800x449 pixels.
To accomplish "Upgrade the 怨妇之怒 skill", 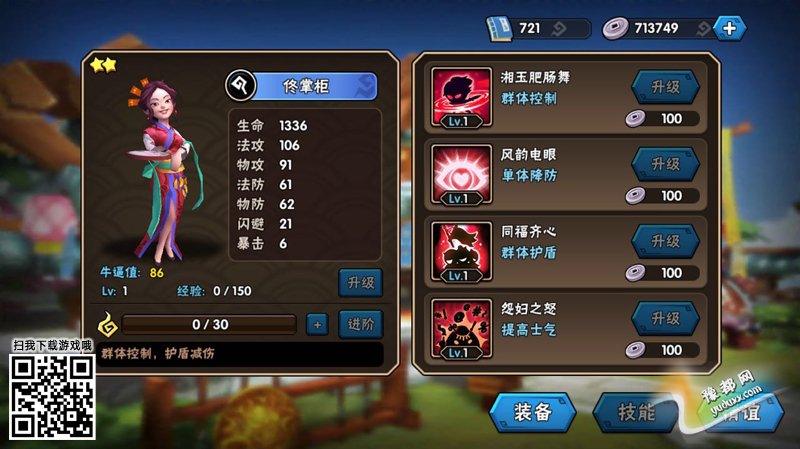I will (x=665, y=318).
